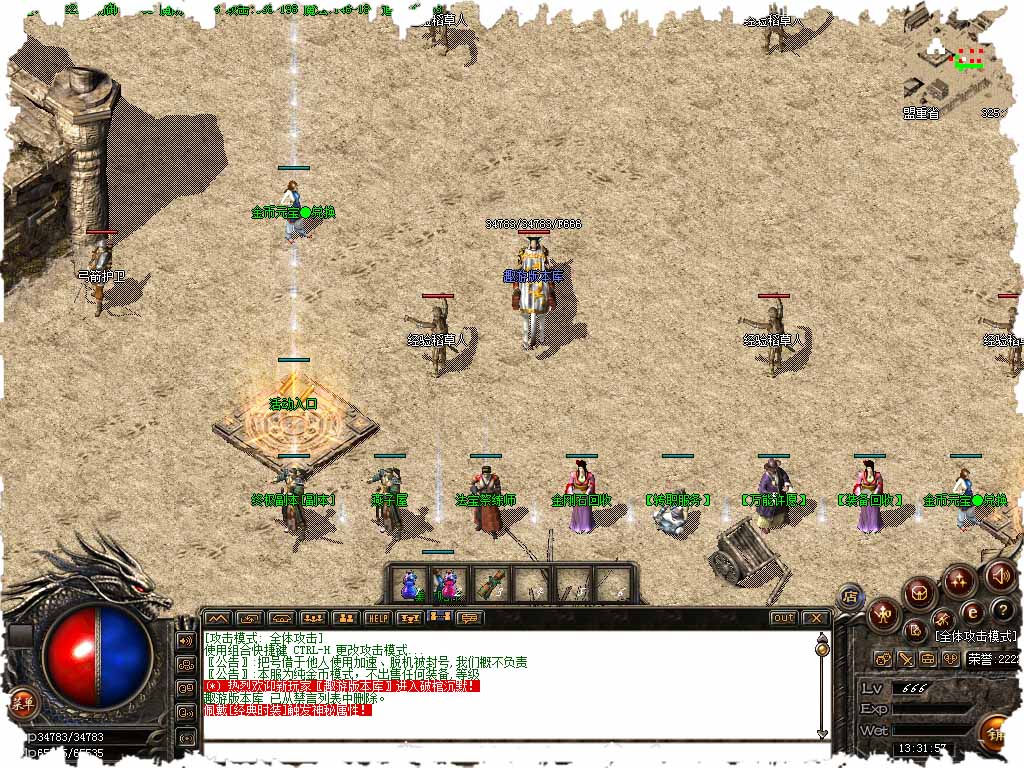Screen dimensions: 1024x768
Task: Open the minimap in the corner
Action: point(955,60)
